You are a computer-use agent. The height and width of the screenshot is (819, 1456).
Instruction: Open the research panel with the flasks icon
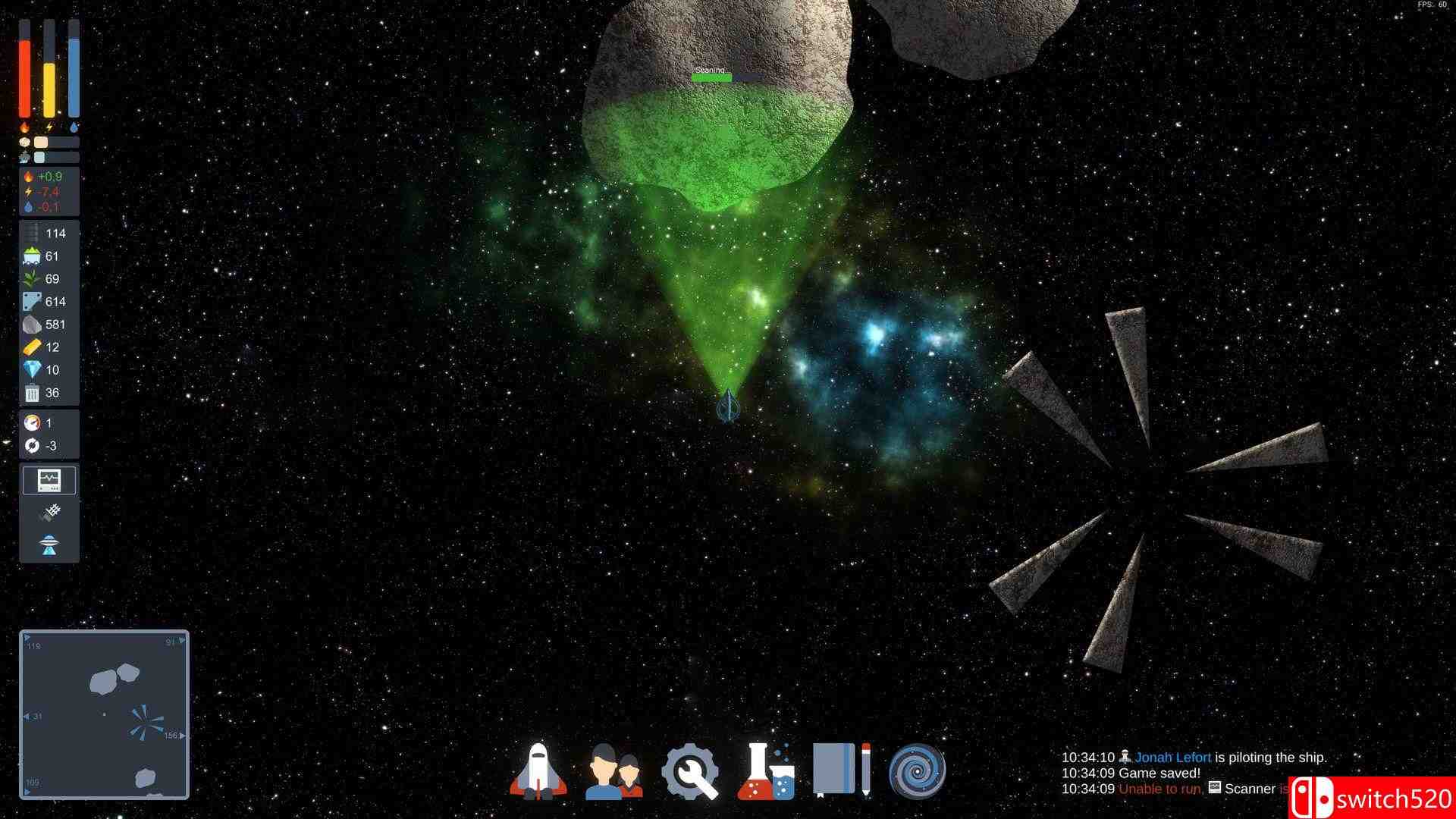(x=768, y=770)
